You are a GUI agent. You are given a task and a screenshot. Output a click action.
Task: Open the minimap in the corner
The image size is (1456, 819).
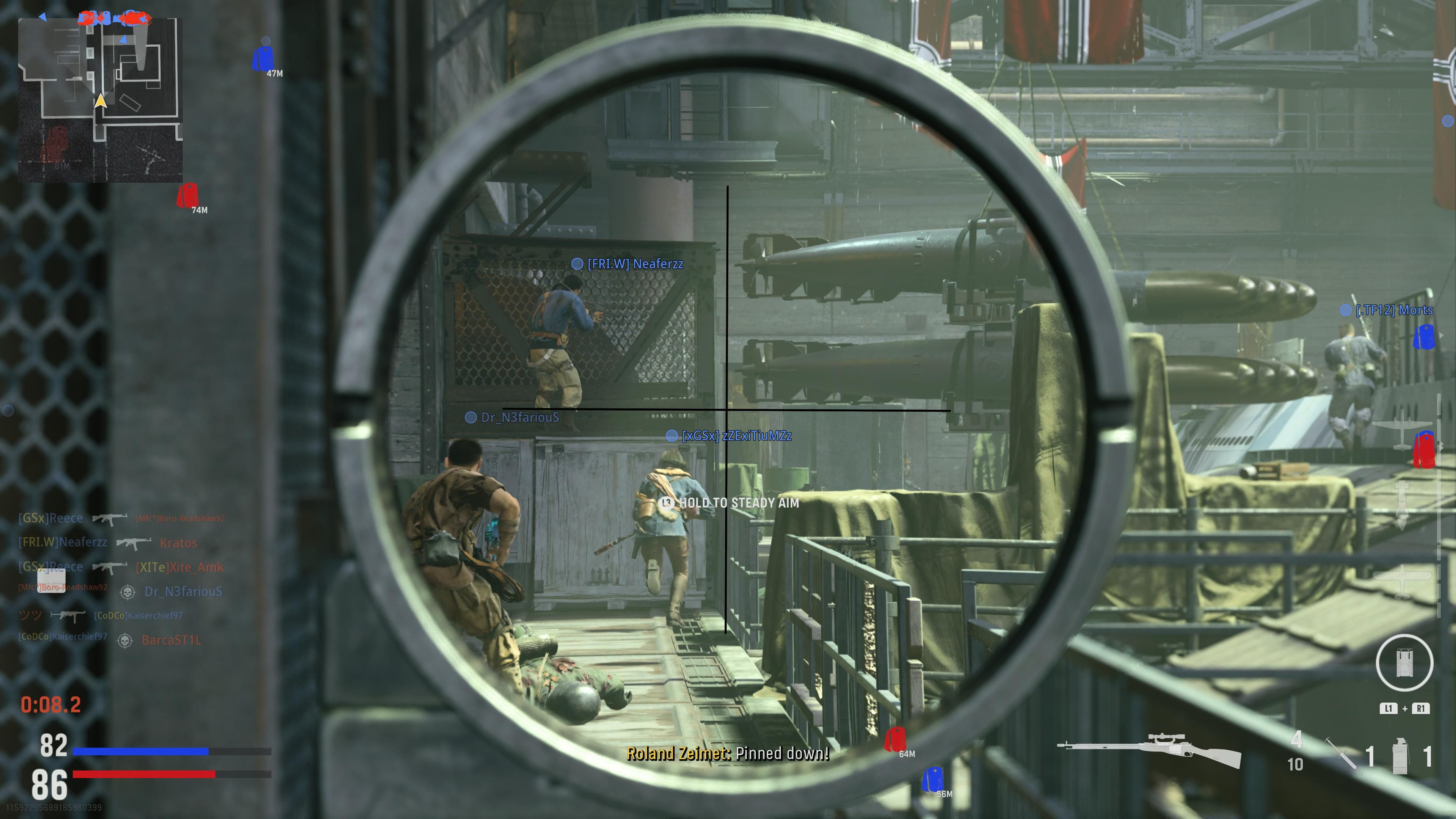(x=100, y=99)
